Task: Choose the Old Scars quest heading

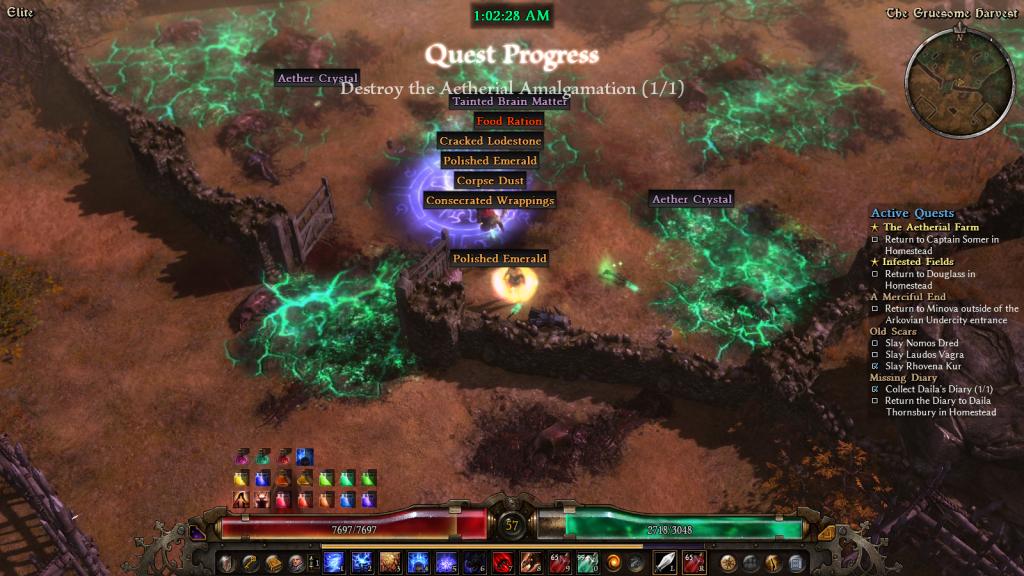Action: pos(893,331)
